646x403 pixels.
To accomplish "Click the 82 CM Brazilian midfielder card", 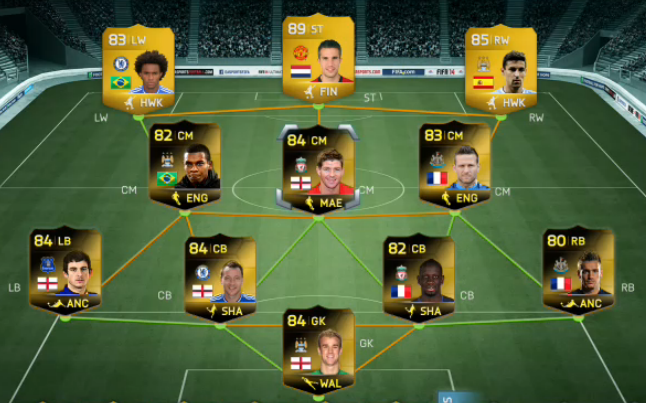I will [184, 165].
